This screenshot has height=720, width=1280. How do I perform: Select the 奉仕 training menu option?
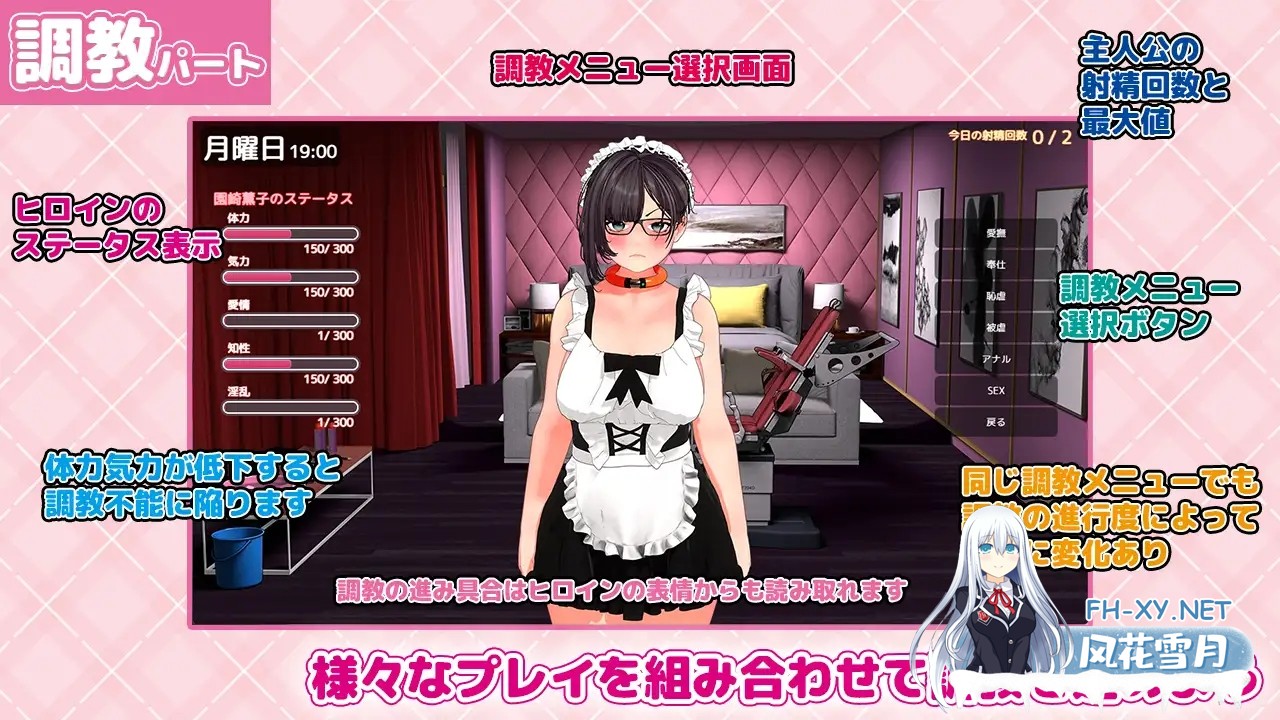(995, 265)
